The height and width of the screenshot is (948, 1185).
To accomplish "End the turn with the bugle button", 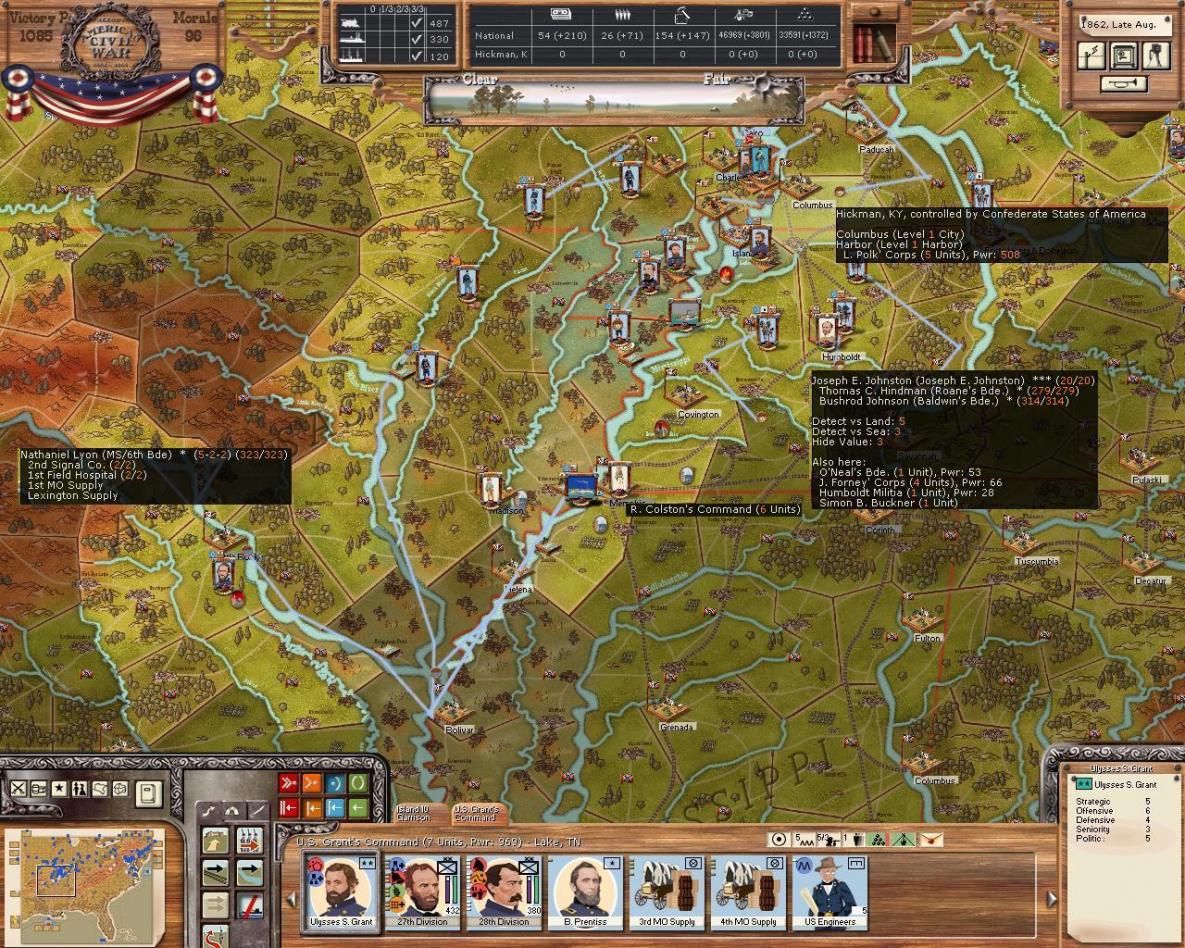I will tap(1124, 84).
